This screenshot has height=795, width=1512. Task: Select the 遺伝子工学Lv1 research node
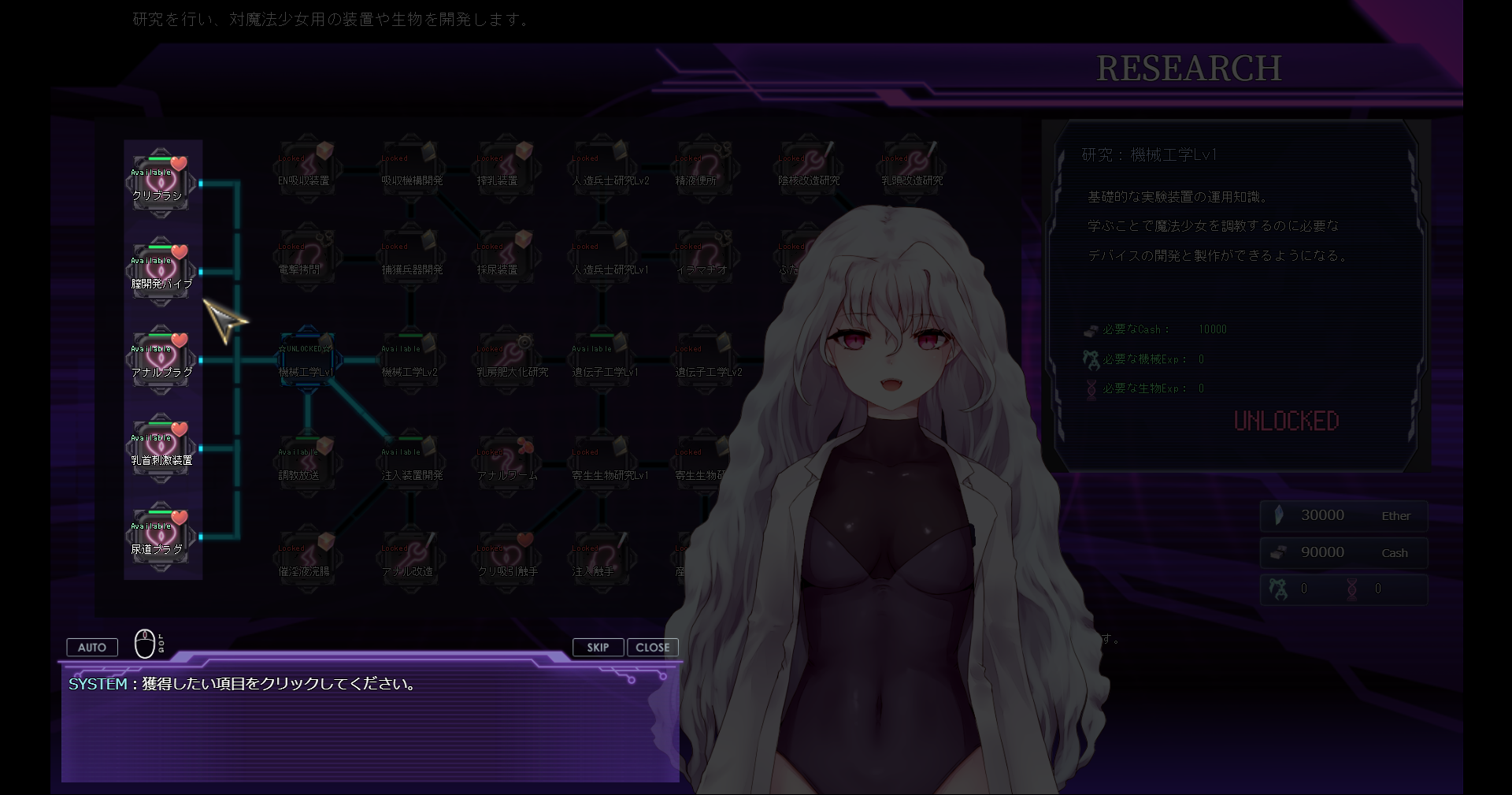click(x=603, y=359)
